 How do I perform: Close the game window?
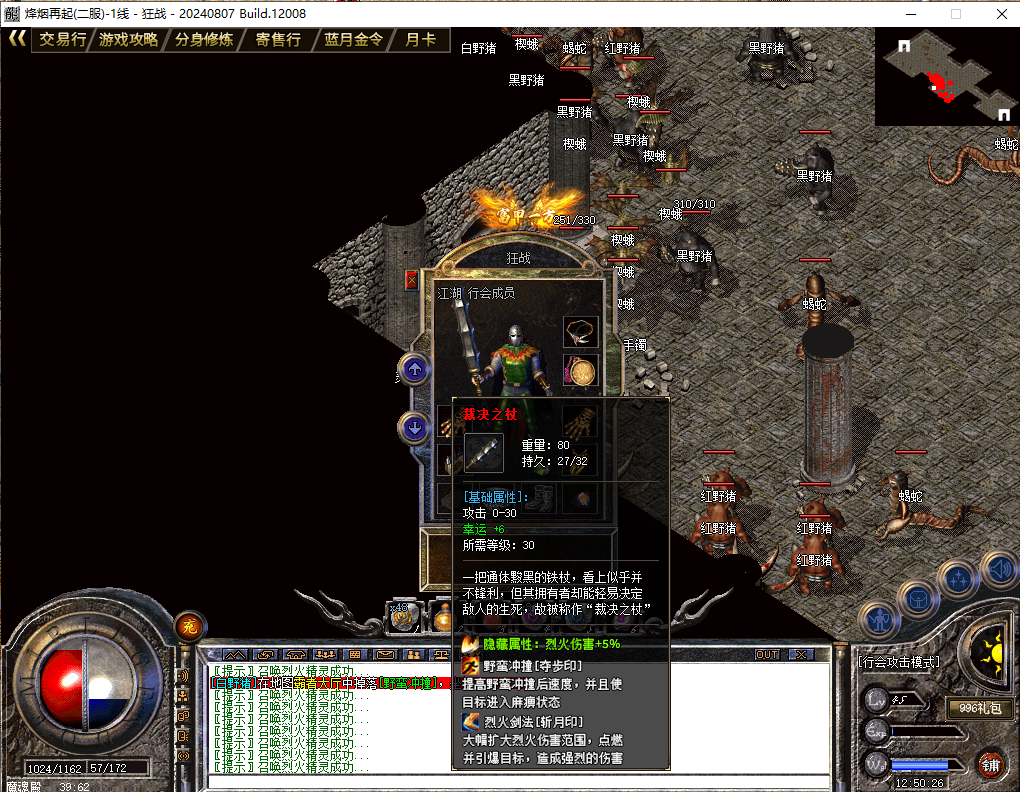click(x=1002, y=14)
